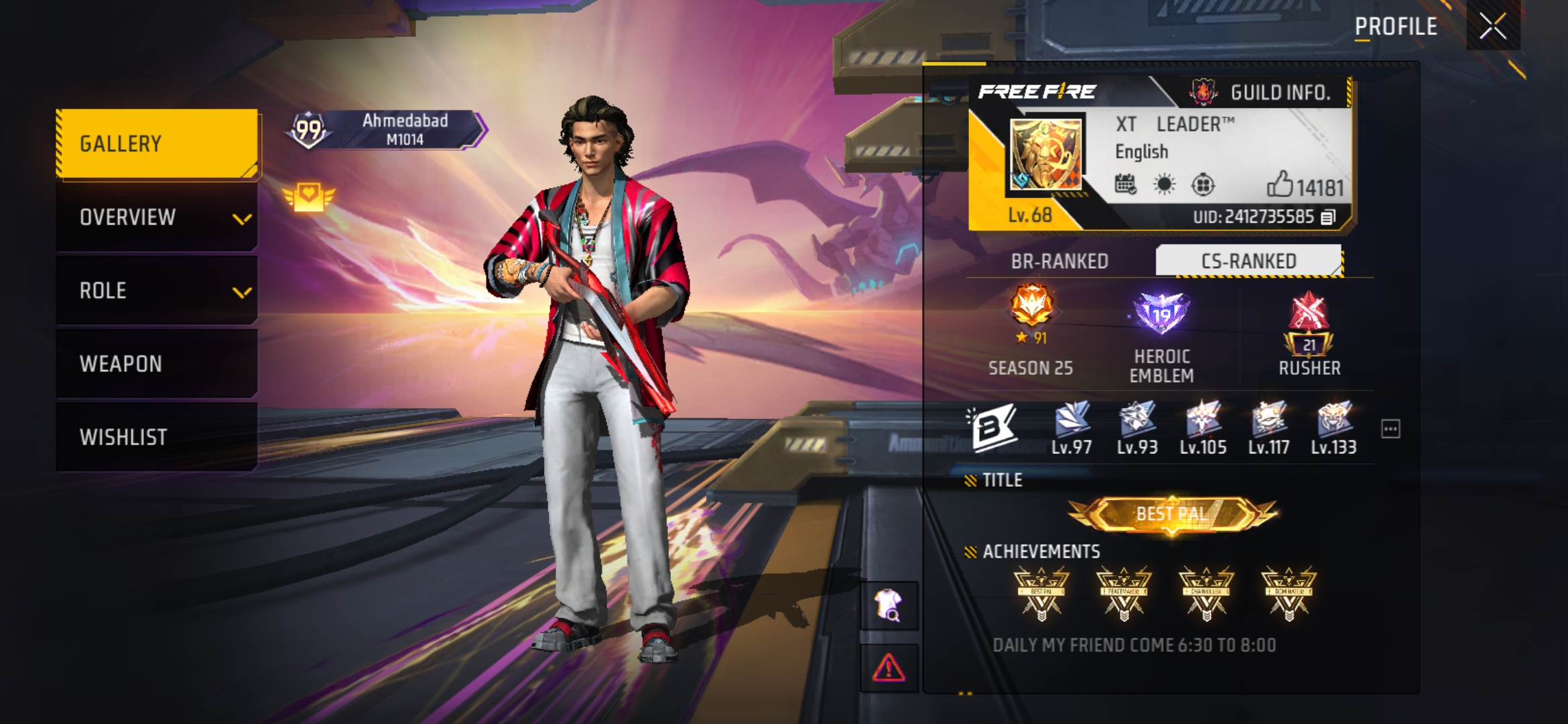Screen dimensions: 1568x724
Task: Close the profile screen
Action: pos(1492,27)
